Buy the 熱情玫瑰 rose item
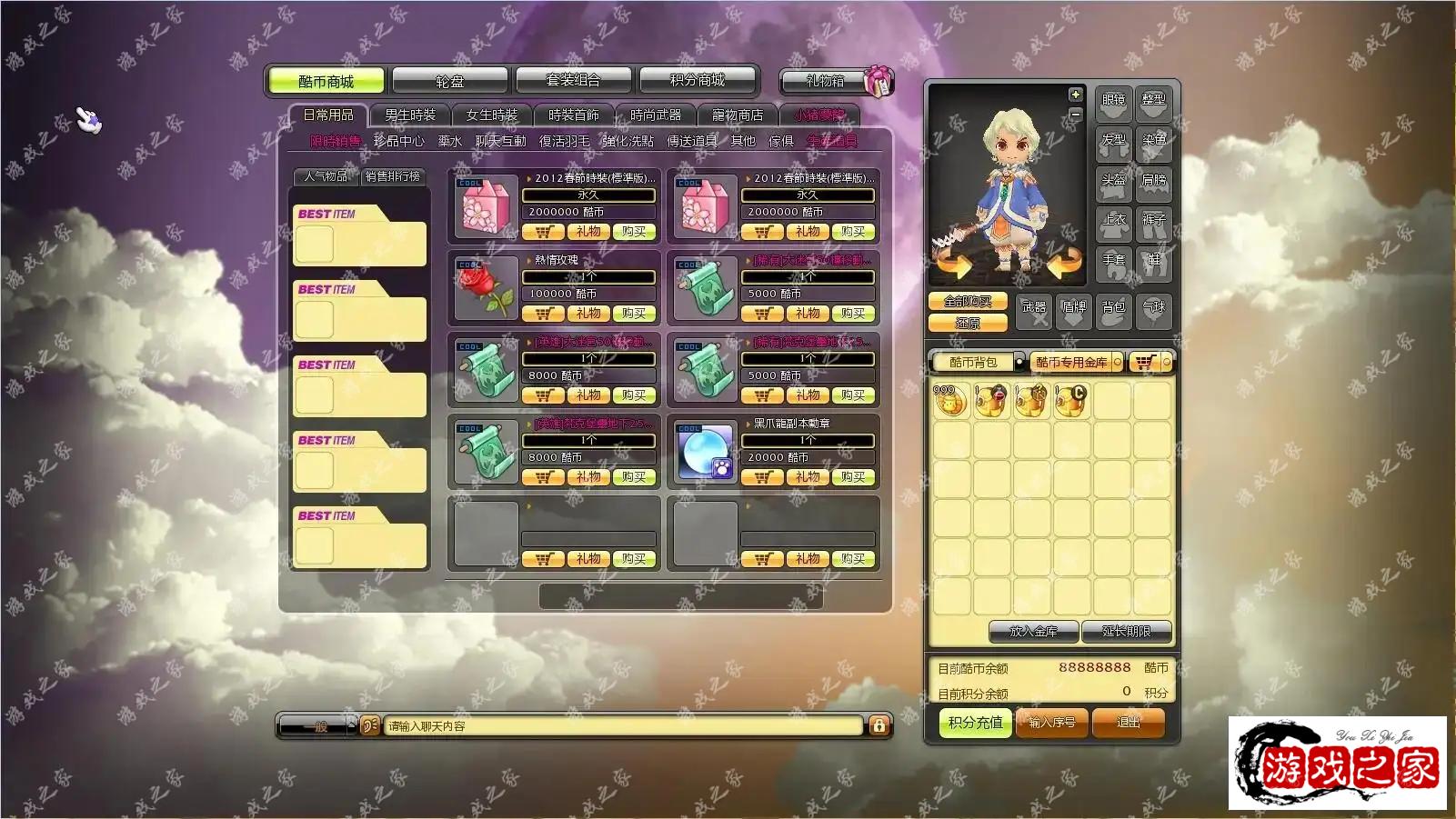 pyautogui.click(x=633, y=314)
